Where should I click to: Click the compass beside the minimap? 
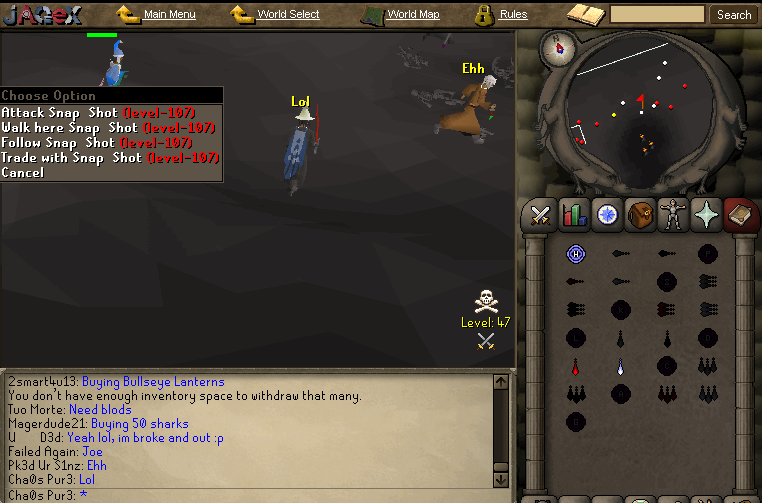(556, 46)
